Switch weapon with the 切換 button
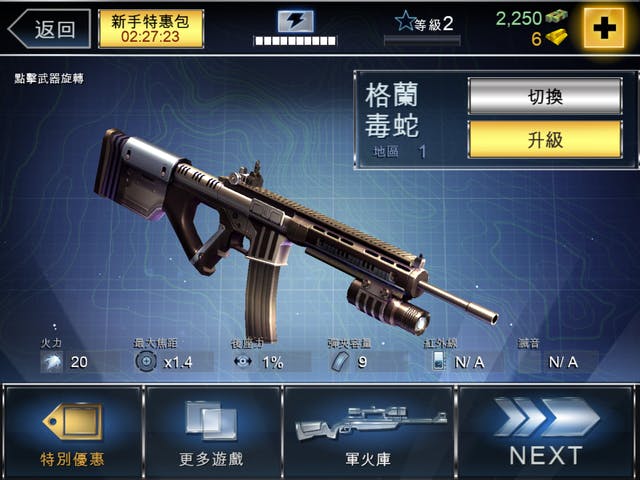640x480 pixels. 544,96
